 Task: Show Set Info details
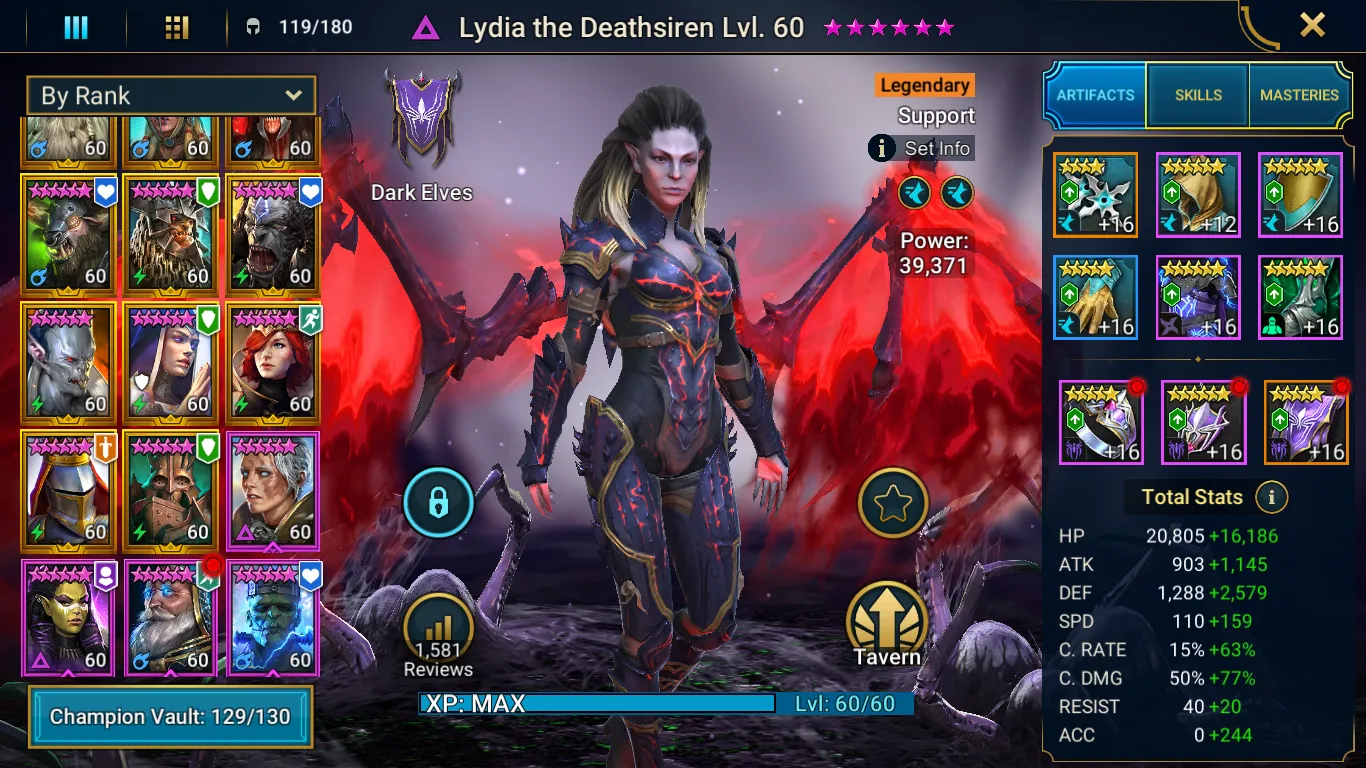[921, 149]
